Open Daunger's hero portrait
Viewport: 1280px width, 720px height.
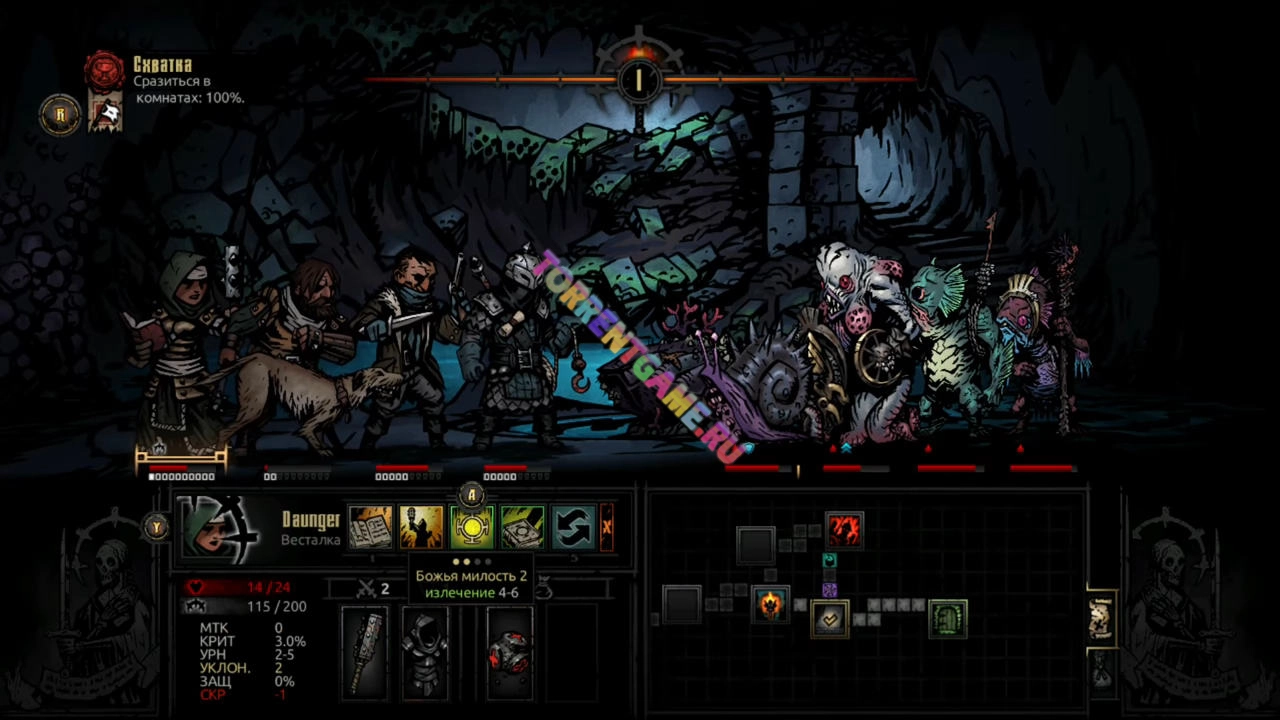(211, 527)
